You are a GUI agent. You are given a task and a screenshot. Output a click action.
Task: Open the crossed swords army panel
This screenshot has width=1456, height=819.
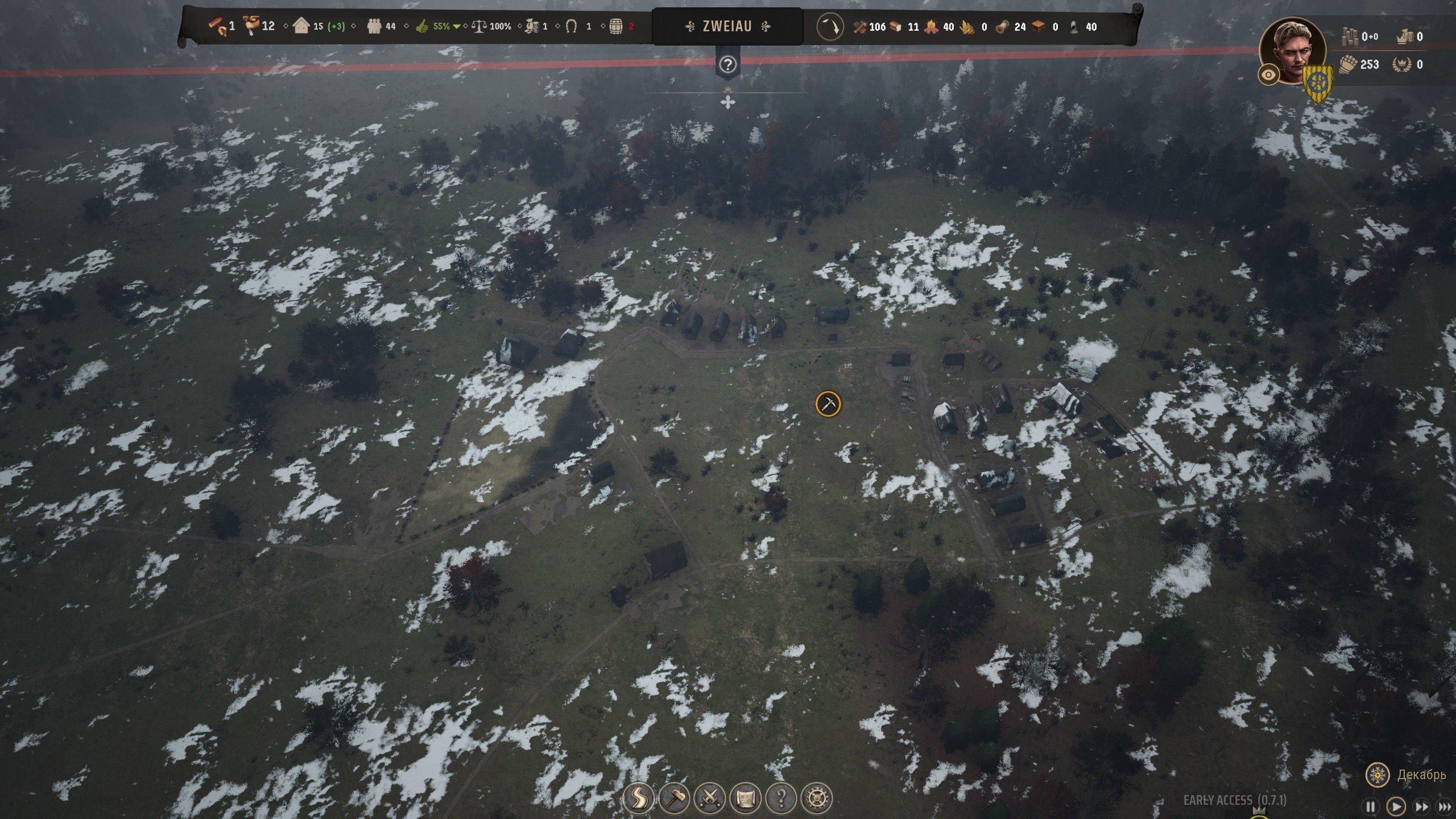tap(709, 799)
